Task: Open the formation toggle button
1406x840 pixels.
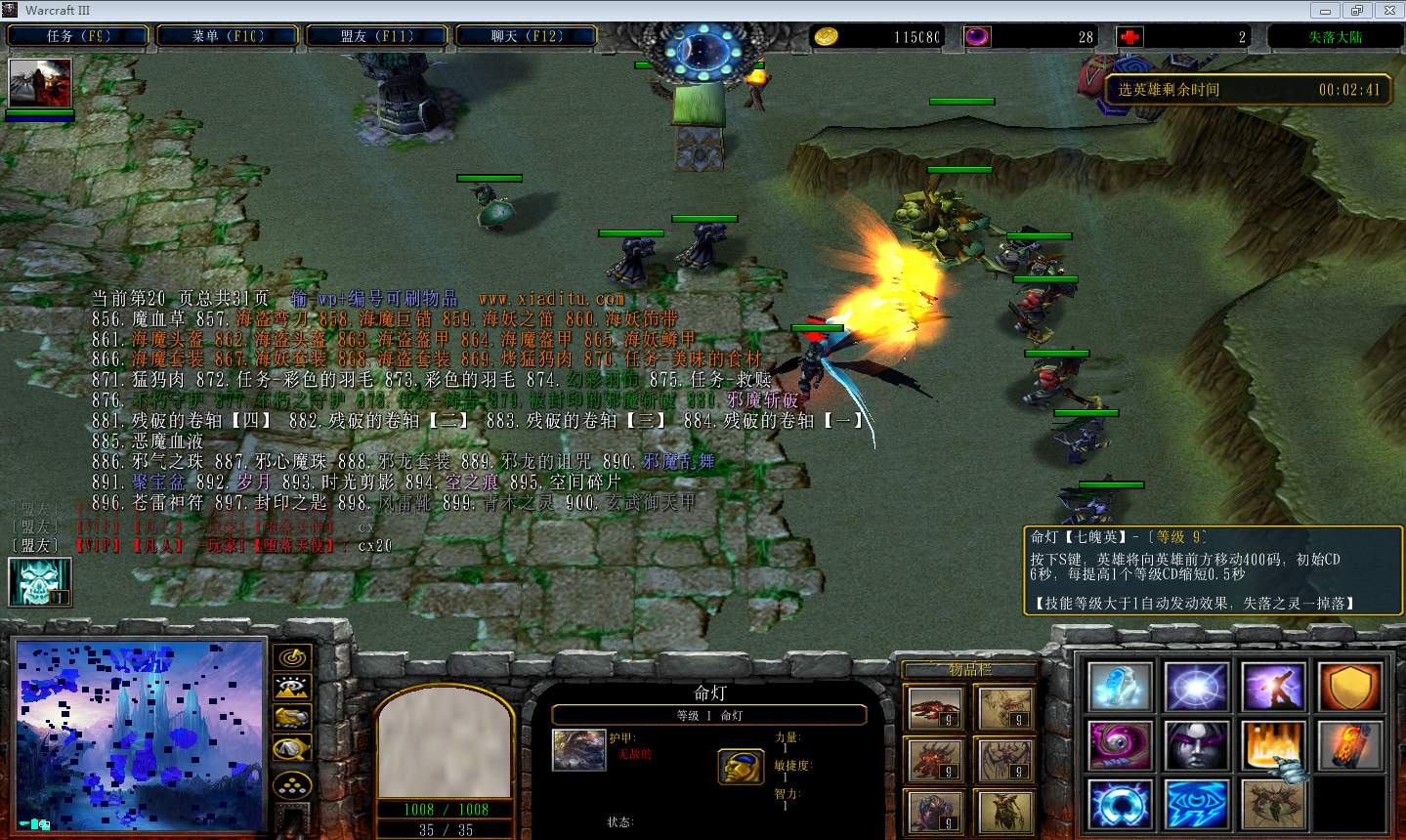Action: point(291,785)
